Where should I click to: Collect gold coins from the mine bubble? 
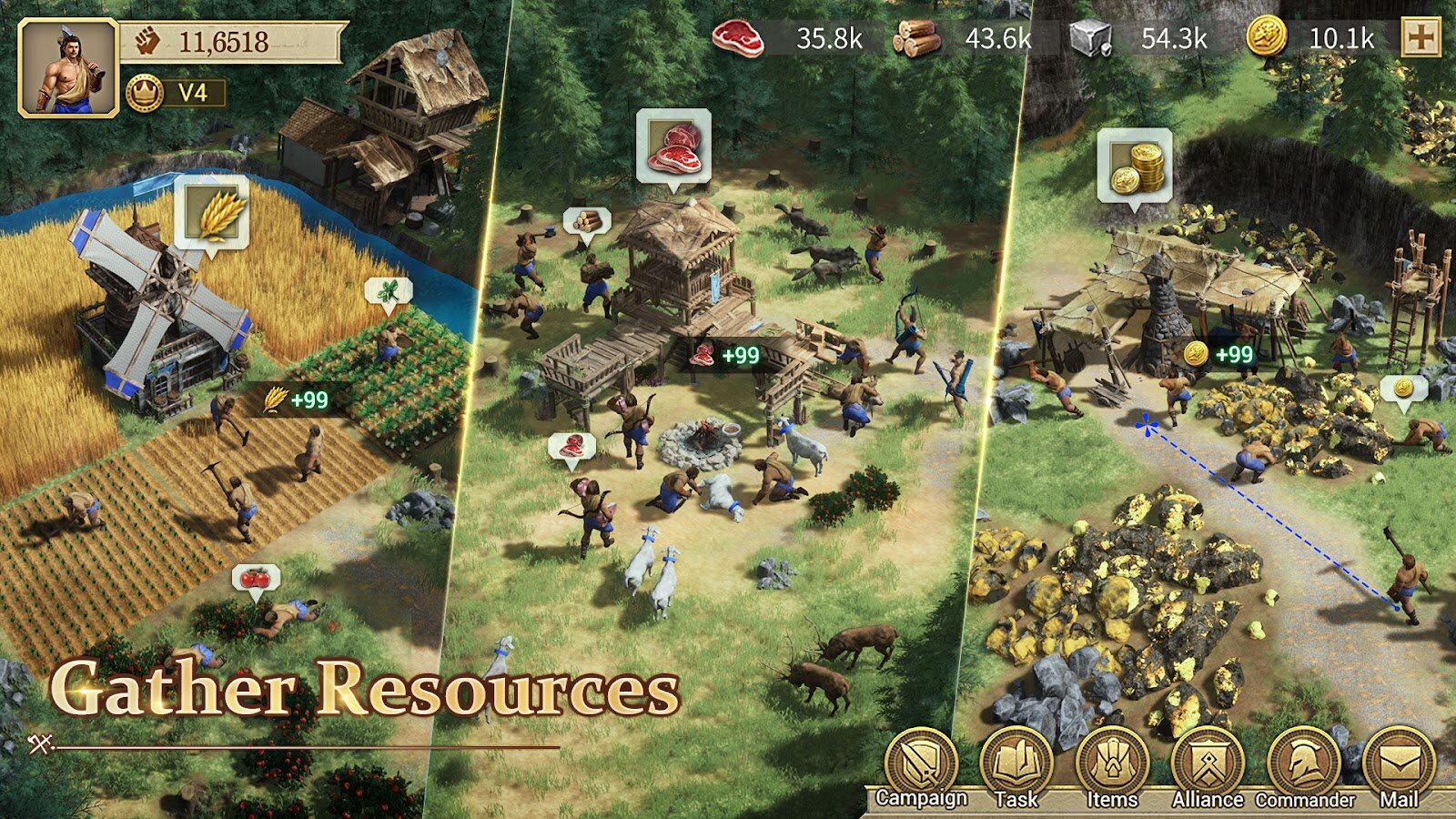point(1134,167)
